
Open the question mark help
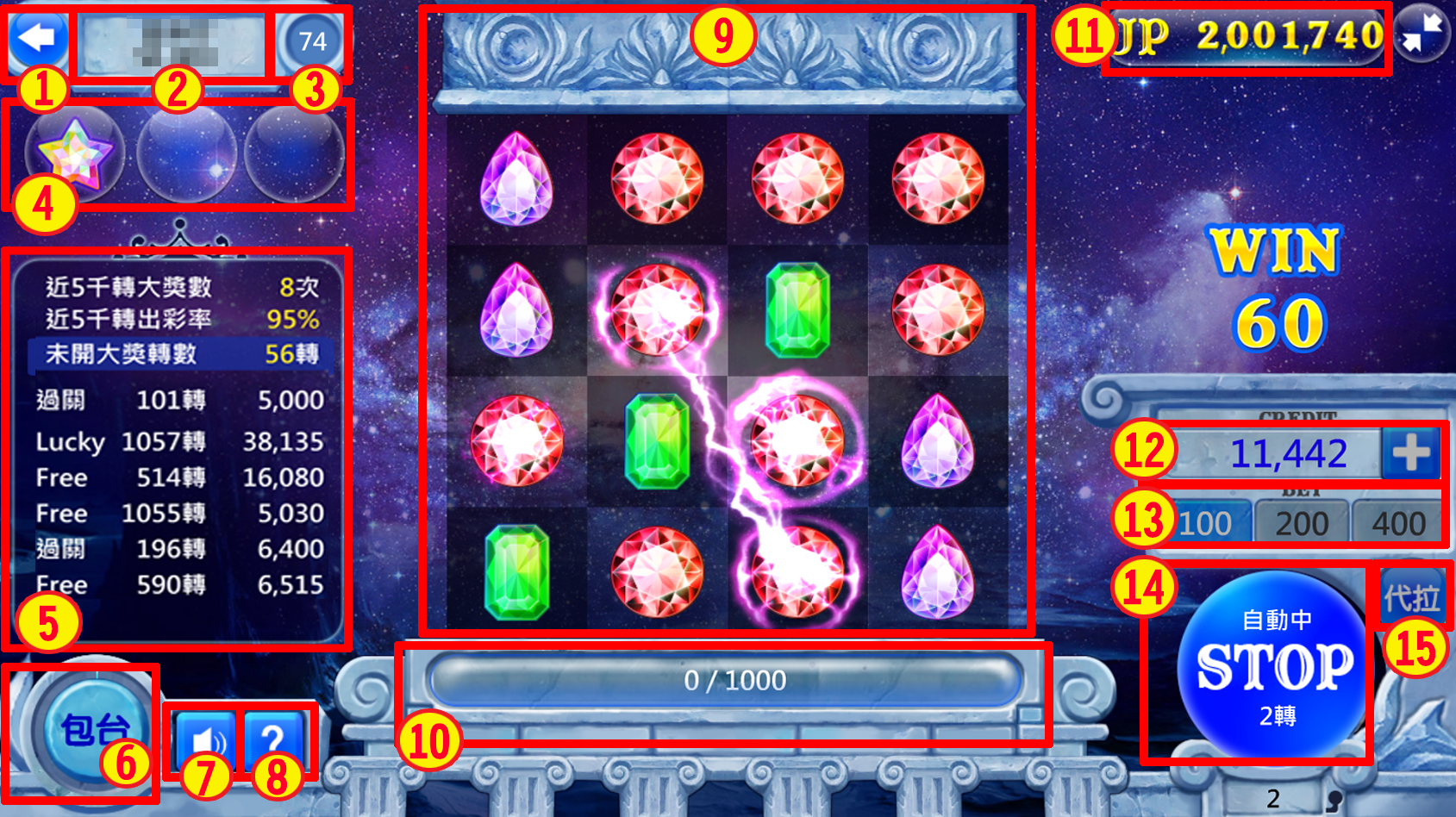pos(273,739)
